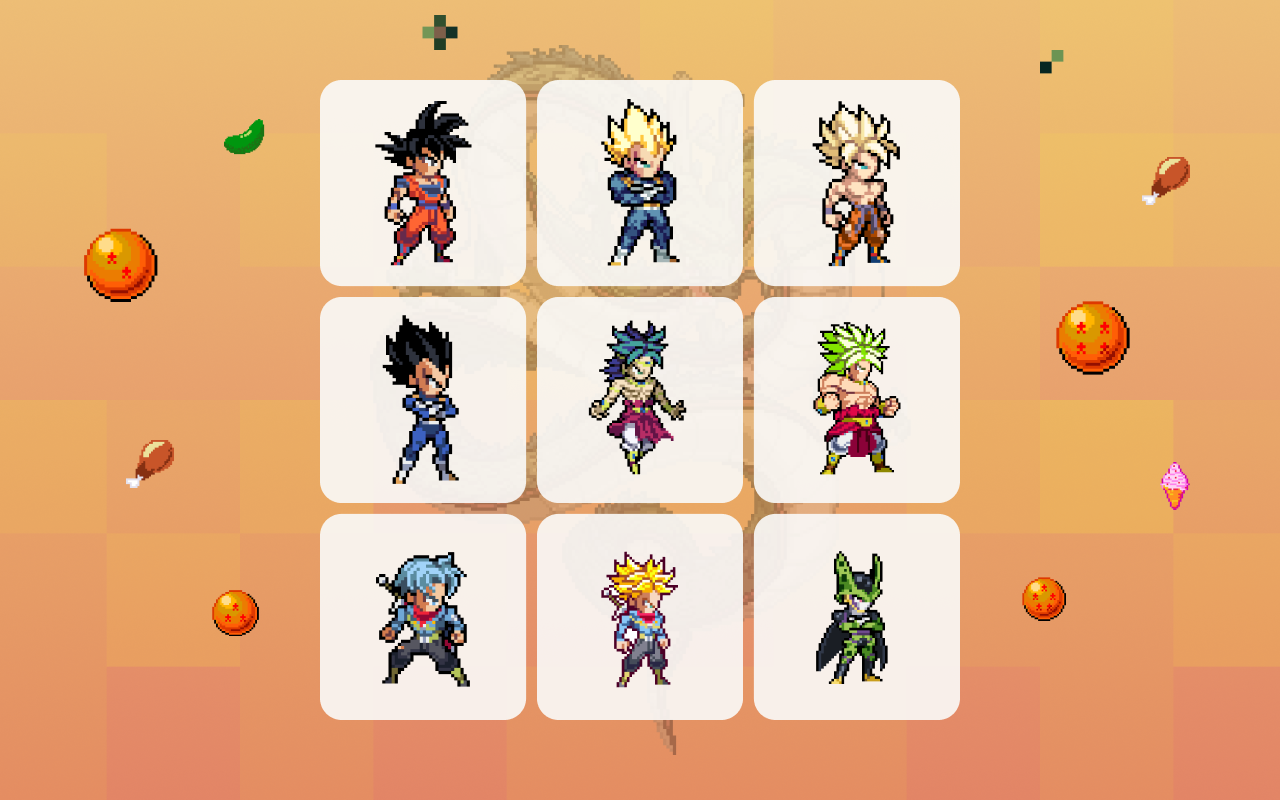Select the Super Saiyan Trunks card
The image size is (1280, 800).
(x=640, y=618)
